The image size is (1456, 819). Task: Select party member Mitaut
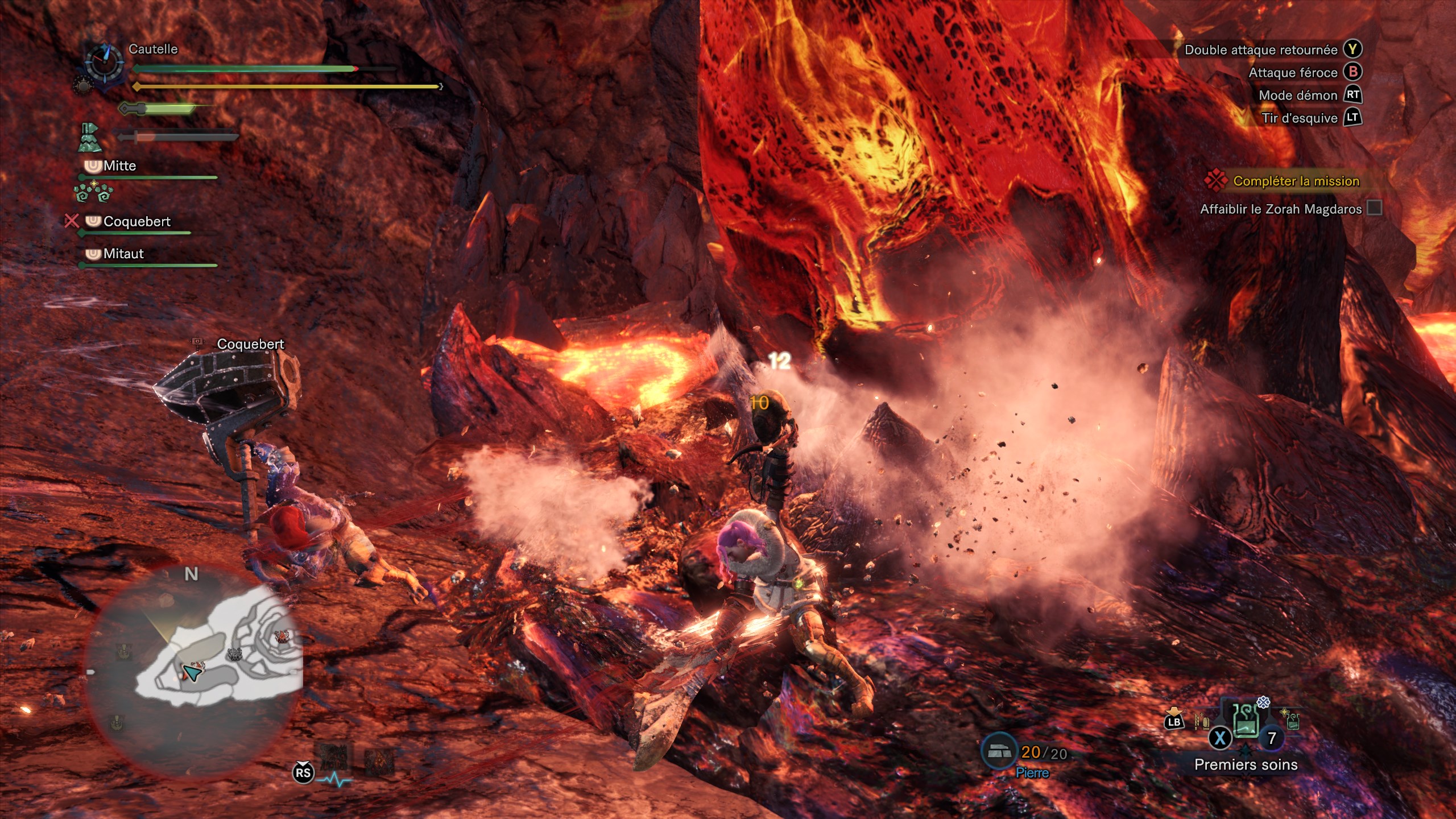tap(123, 254)
